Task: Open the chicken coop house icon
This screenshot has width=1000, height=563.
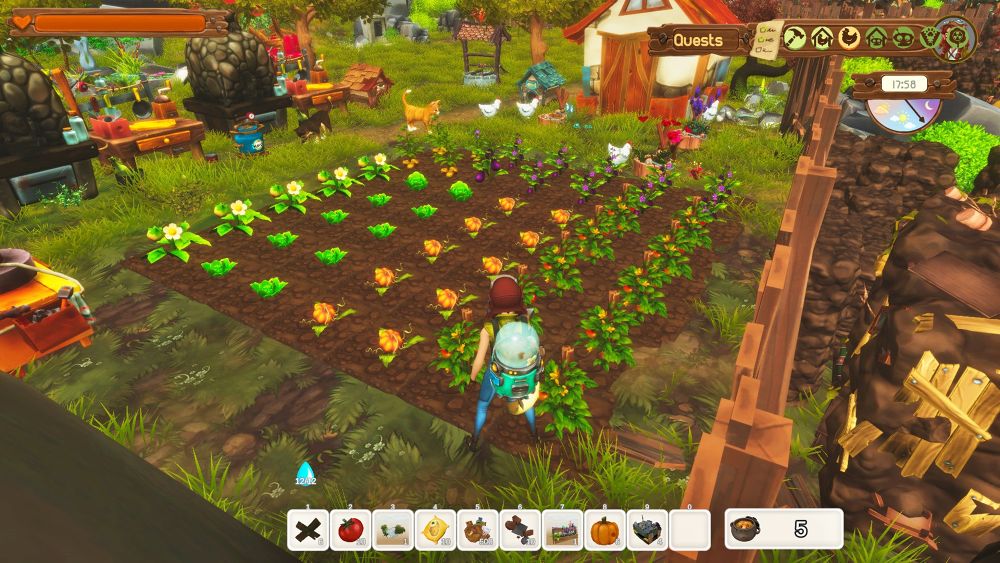Action: pos(822,38)
